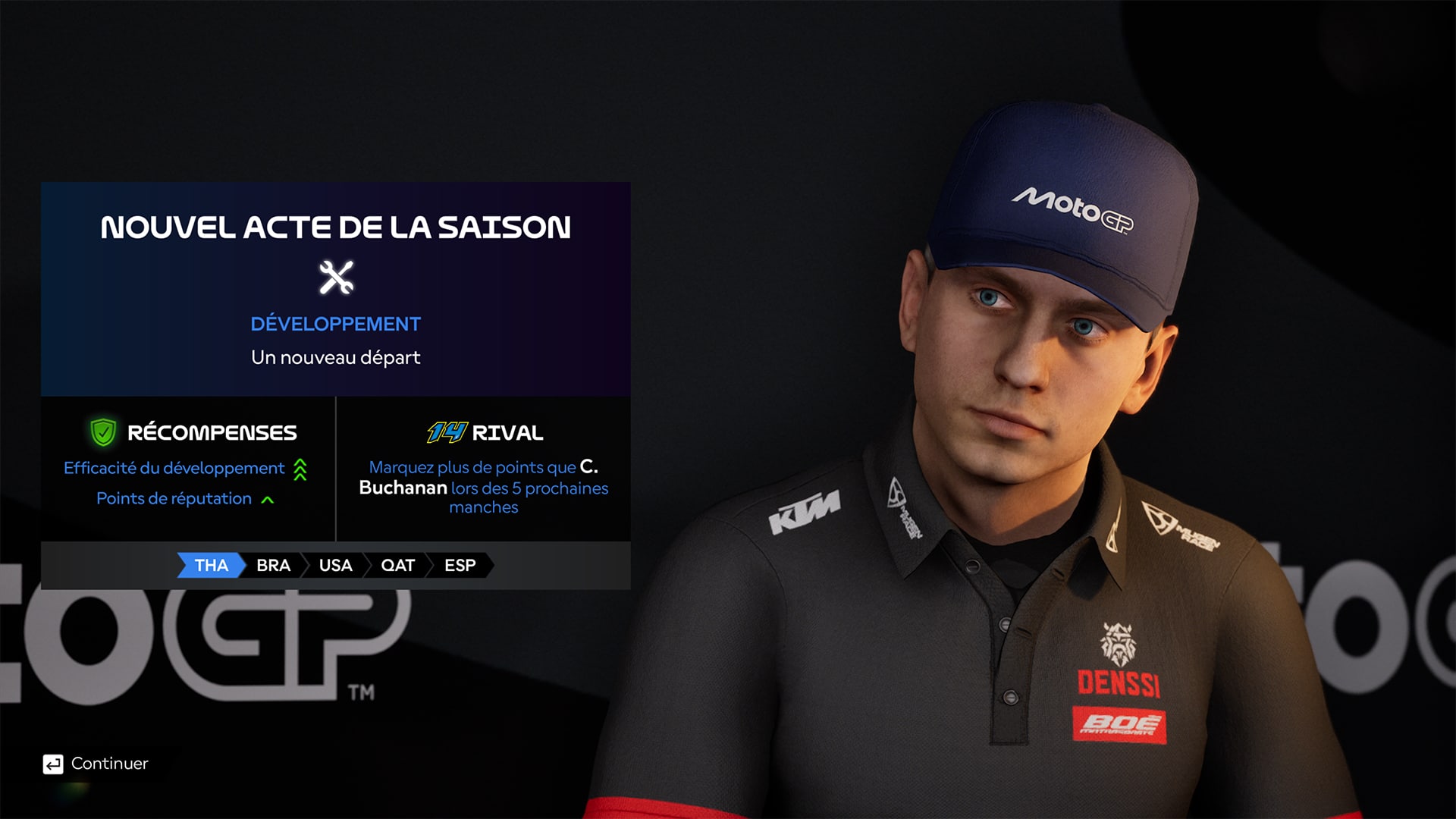1456x819 pixels.
Task: Click the NOUVEL ACTE DE LA SAISON header
Action: point(336,227)
